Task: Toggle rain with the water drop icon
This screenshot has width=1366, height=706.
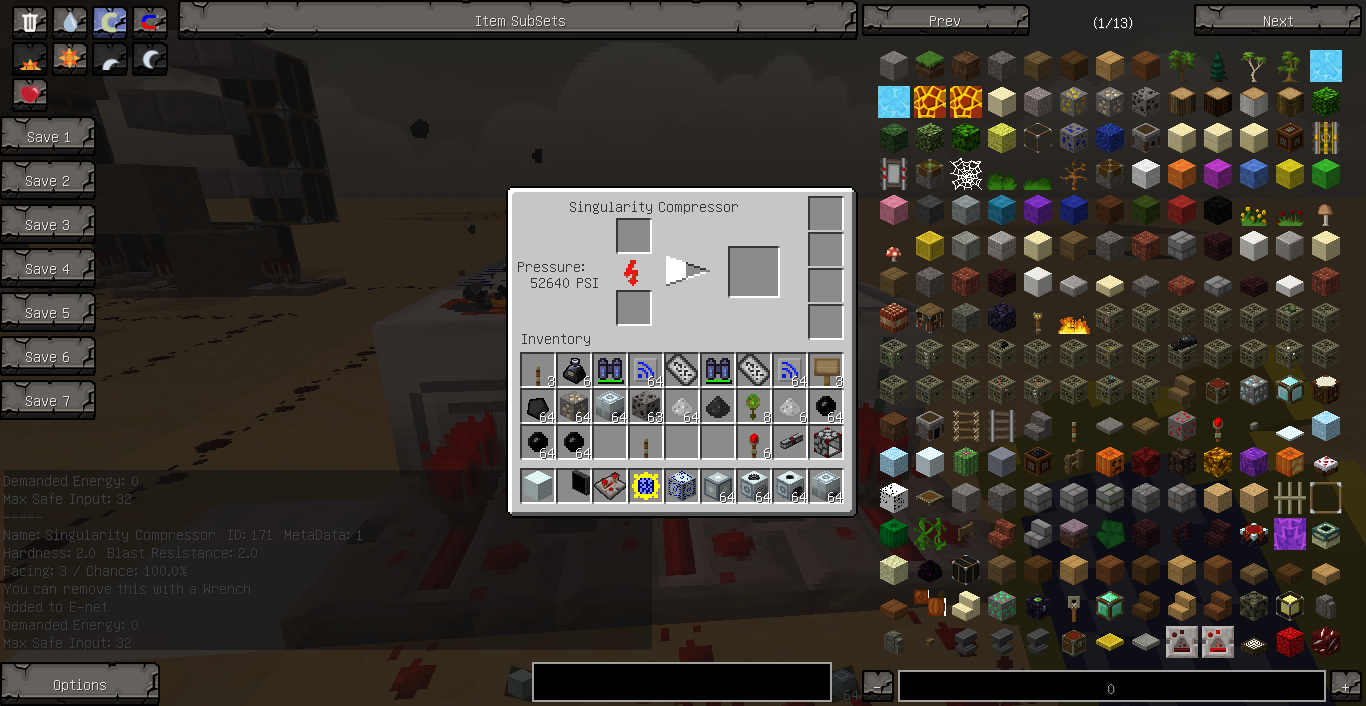Action: [70, 22]
